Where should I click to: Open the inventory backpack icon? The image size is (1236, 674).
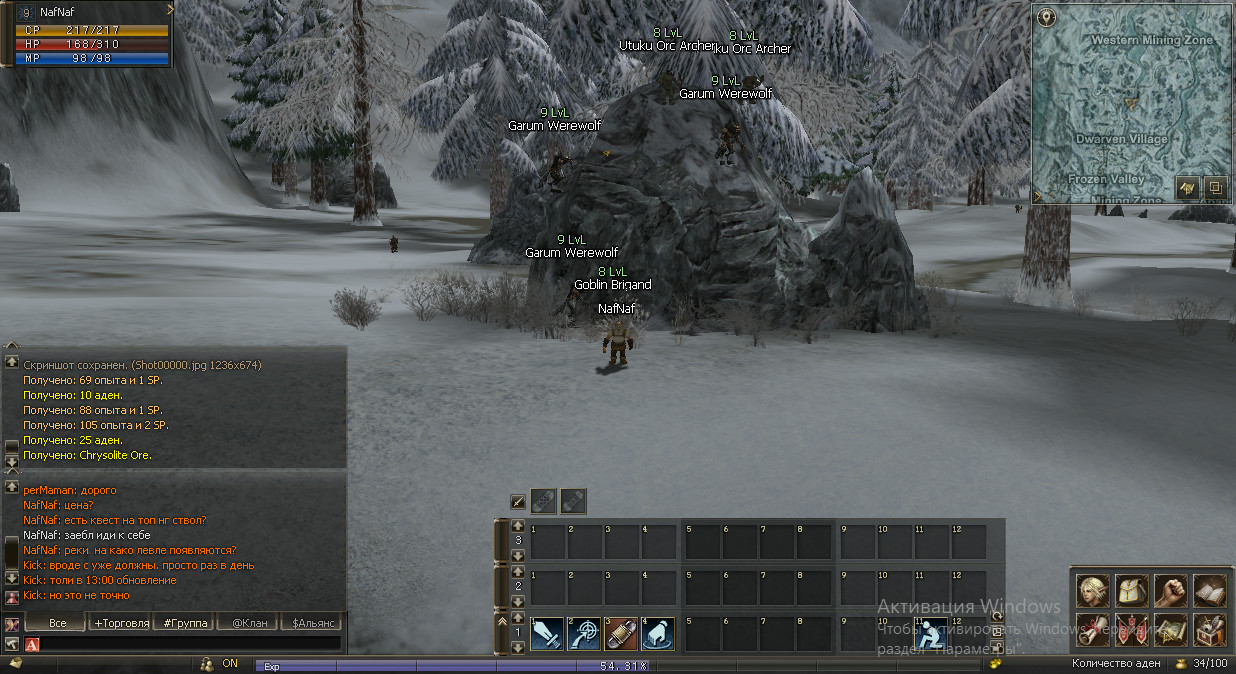(x=1131, y=591)
